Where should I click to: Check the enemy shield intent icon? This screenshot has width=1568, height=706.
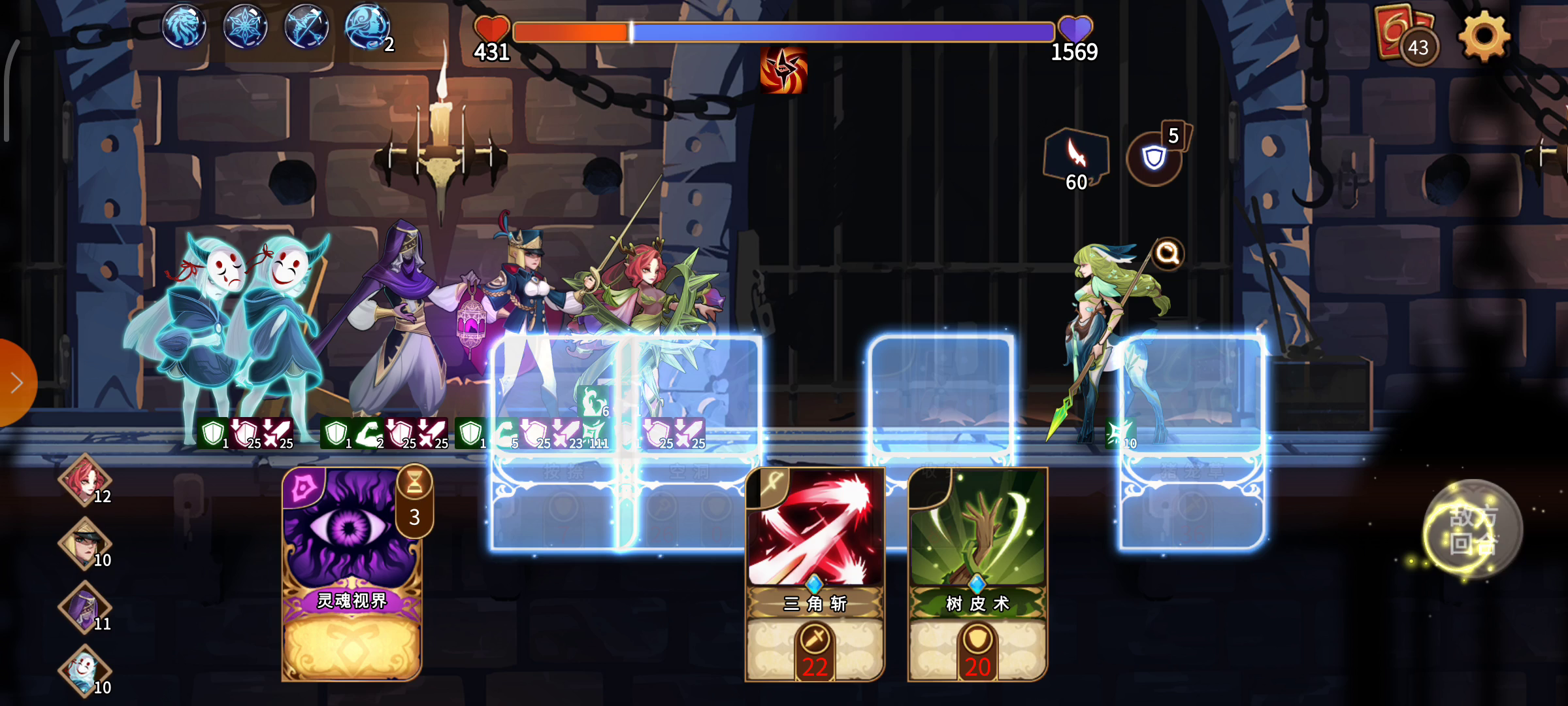1154,158
